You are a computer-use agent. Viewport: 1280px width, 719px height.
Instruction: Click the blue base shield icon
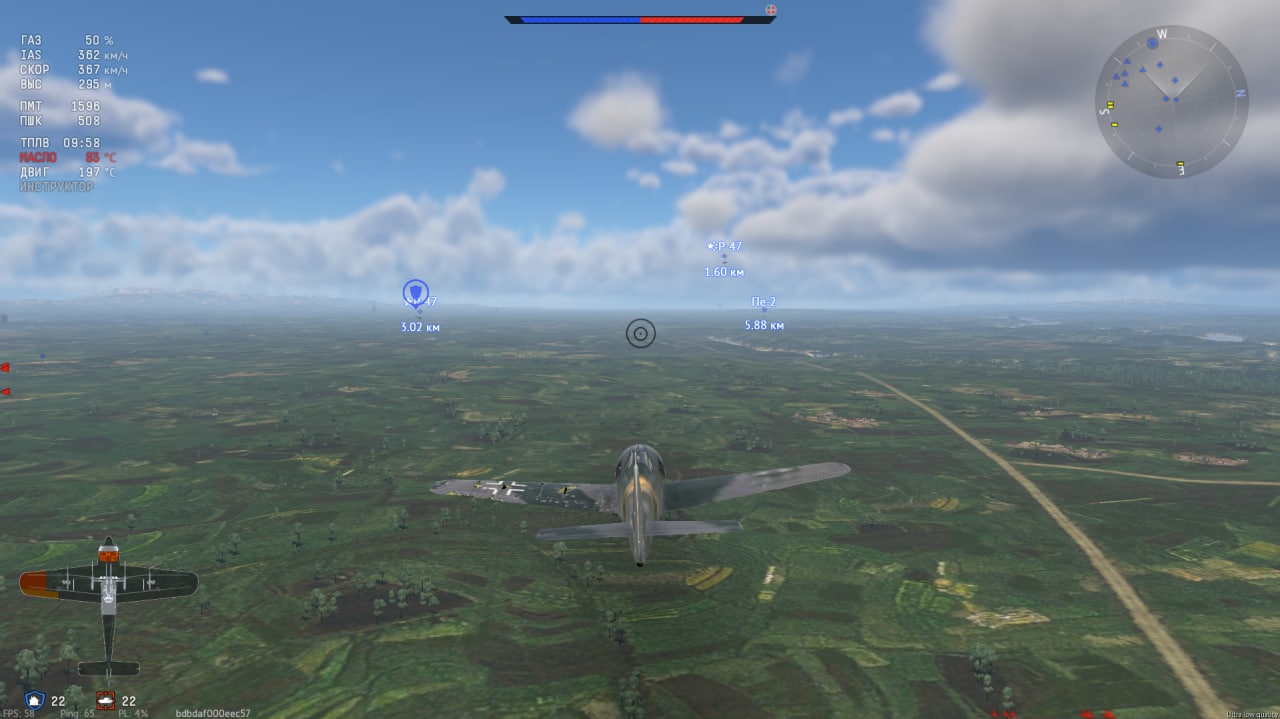click(x=34, y=700)
